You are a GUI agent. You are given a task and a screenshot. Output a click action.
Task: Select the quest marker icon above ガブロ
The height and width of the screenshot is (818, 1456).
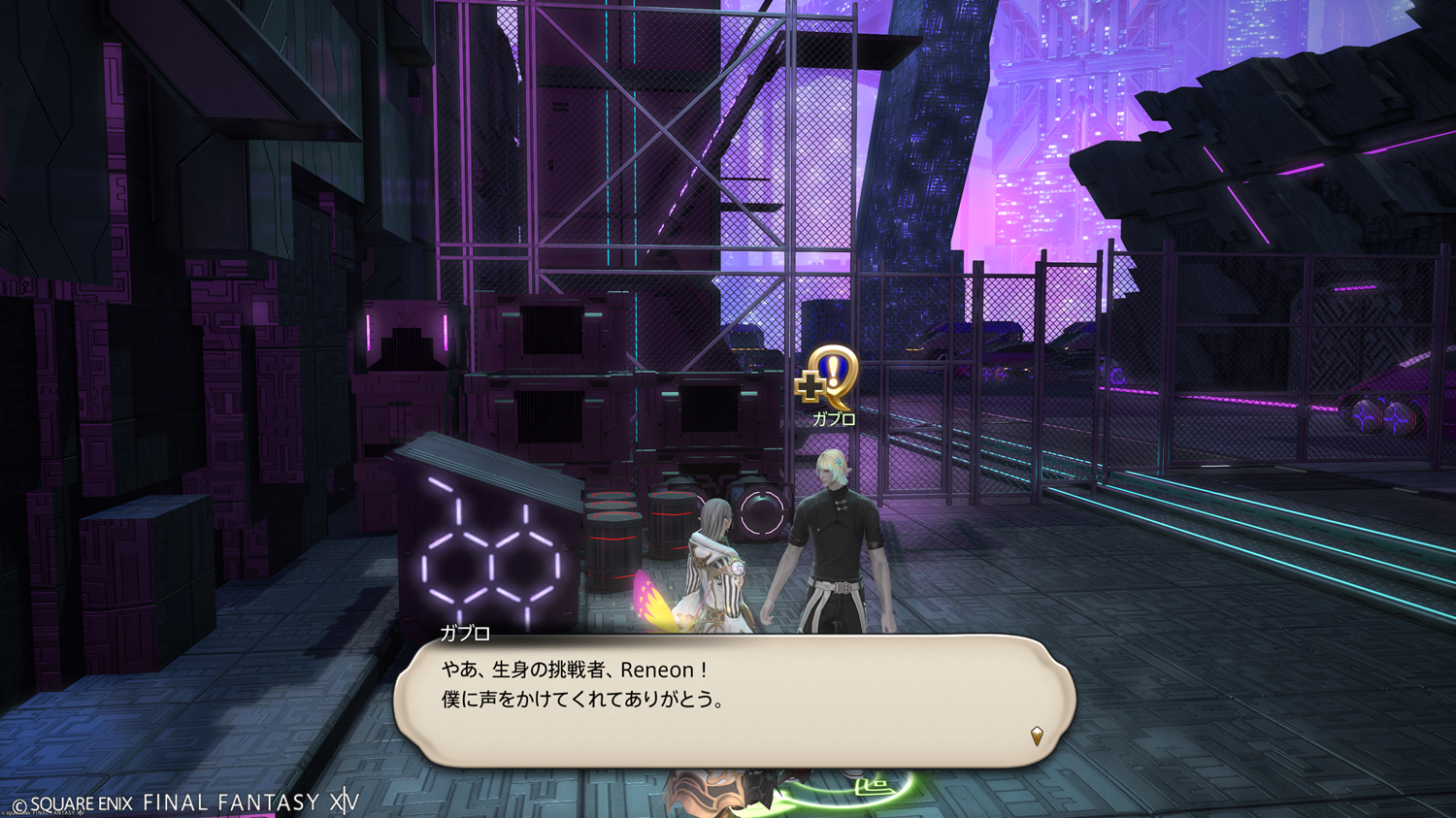point(828,377)
